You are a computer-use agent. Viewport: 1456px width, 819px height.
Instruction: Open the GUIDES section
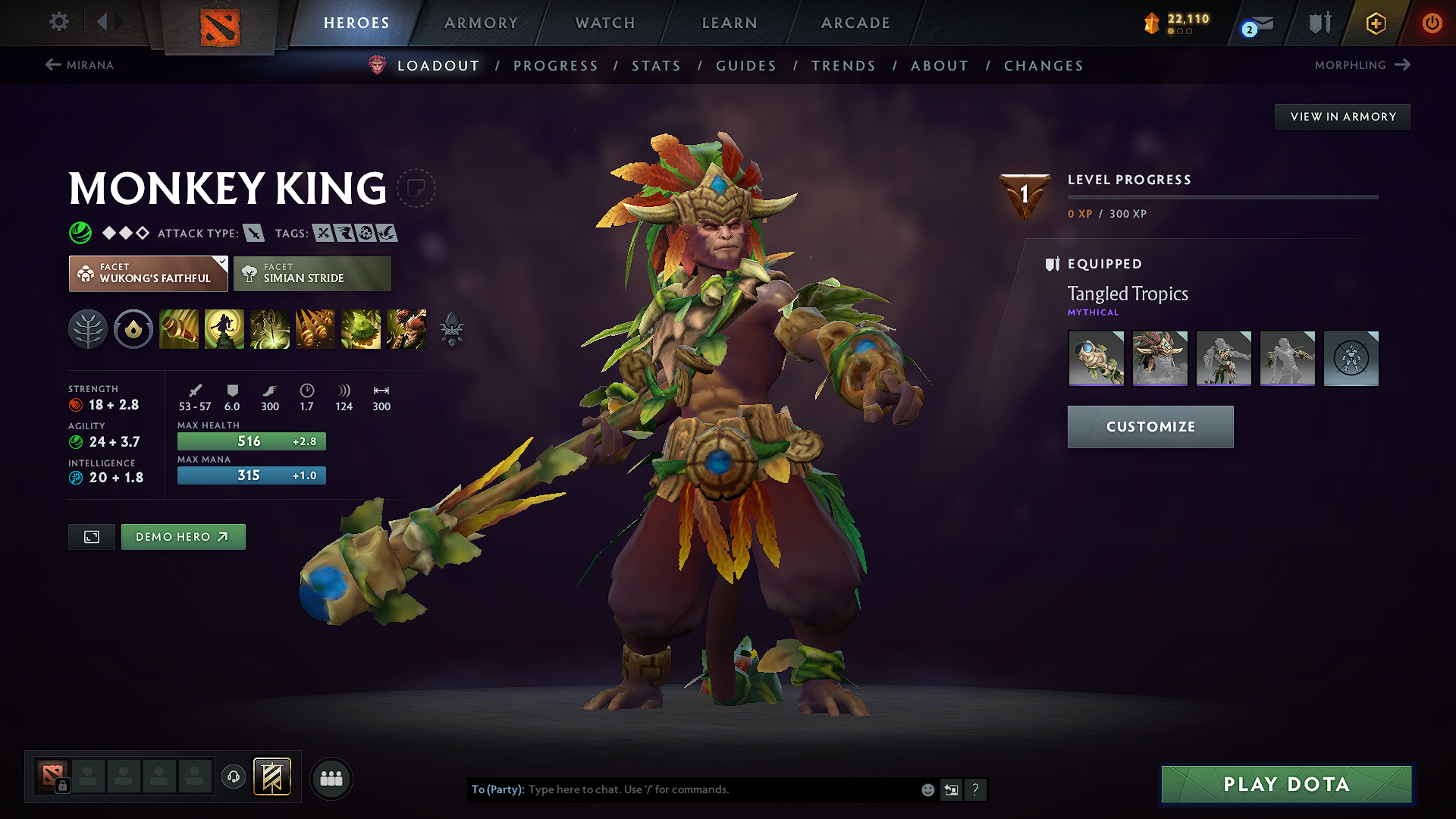(745, 66)
